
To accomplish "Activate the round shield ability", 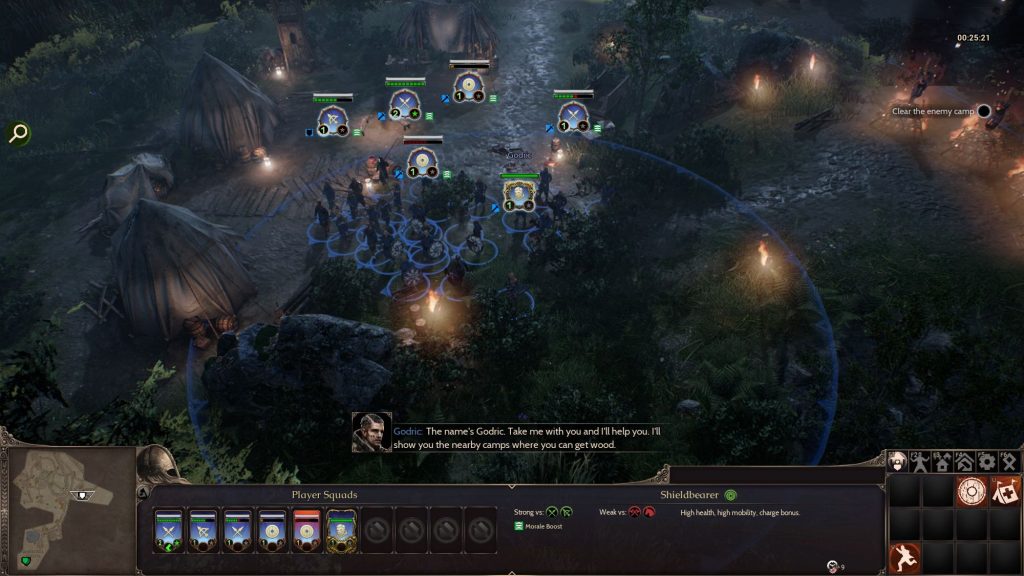I will (970, 491).
